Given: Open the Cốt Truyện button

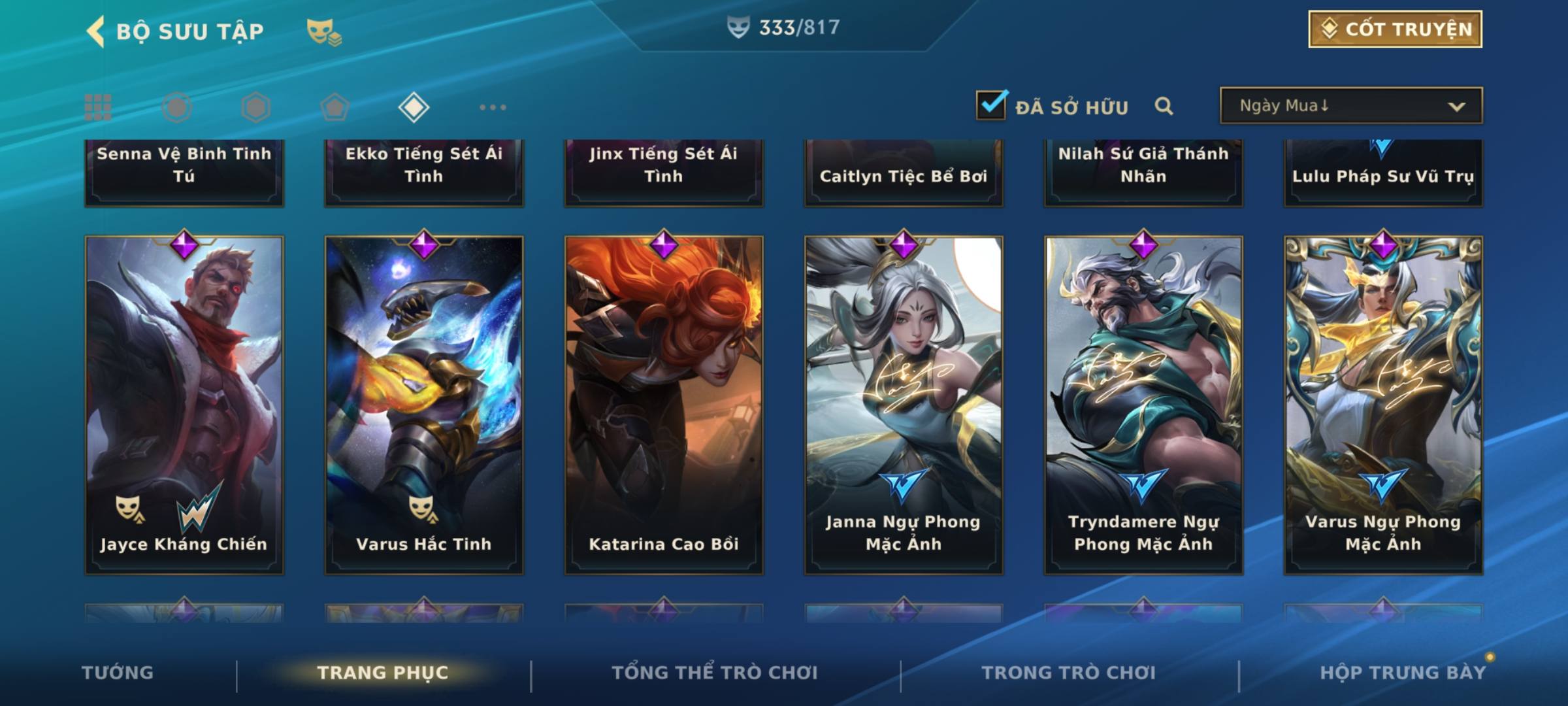Looking at the screenshot, I should [1395, 29].
